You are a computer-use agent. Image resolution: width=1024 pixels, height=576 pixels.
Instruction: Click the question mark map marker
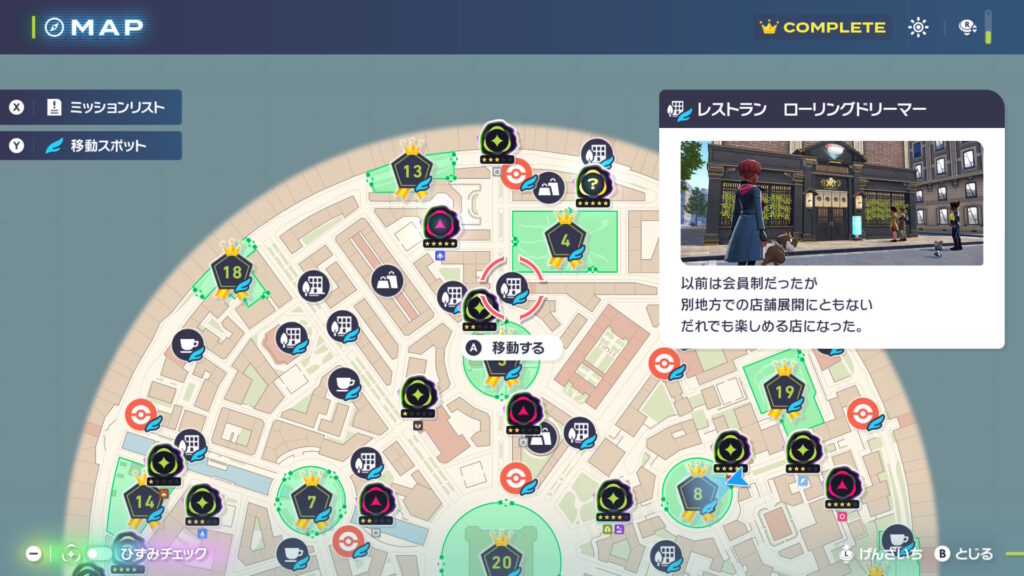pyautogui.click(x=593, y=183)
